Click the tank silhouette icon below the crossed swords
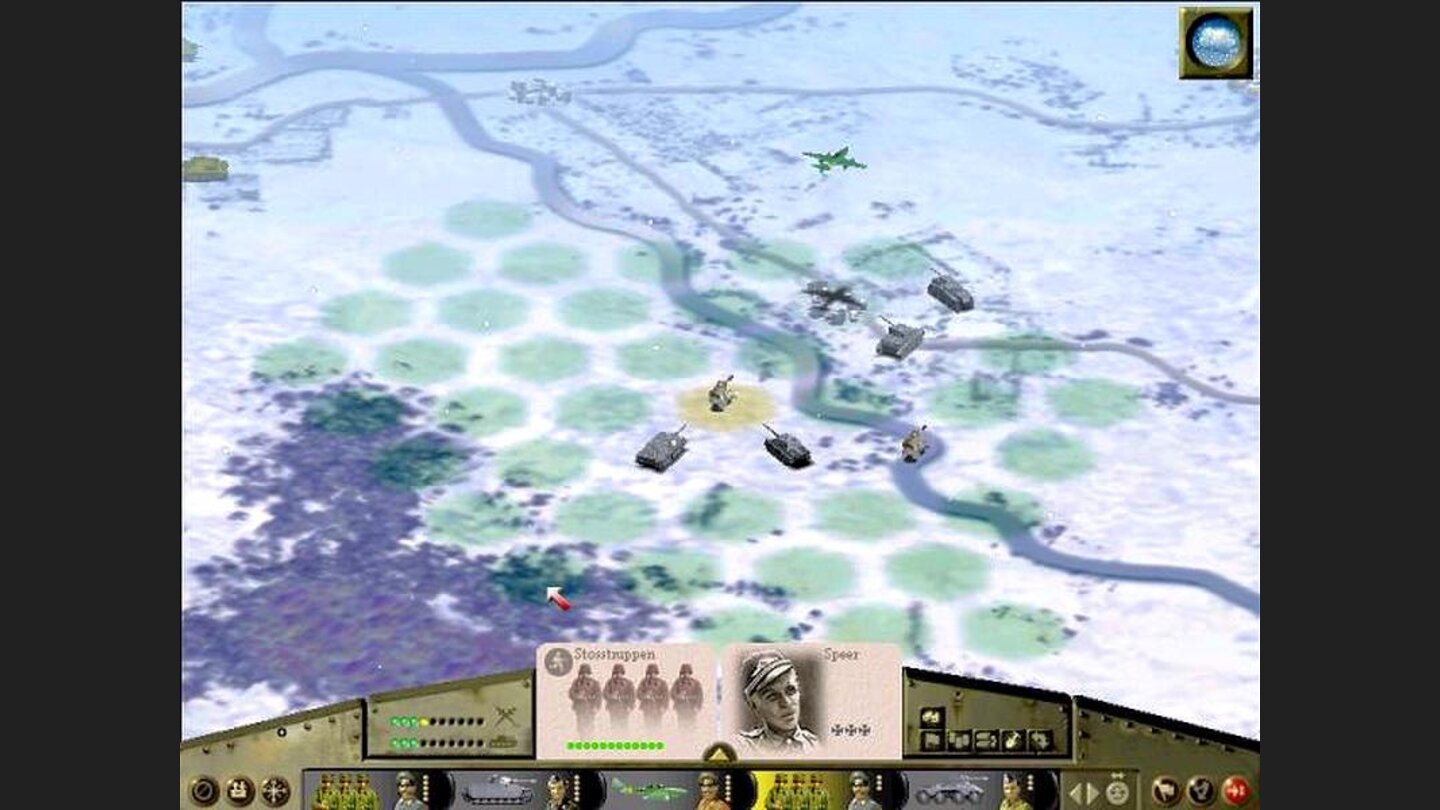Screen dimensions: 1440x810 pyautogui.click(x=502, y=741)
